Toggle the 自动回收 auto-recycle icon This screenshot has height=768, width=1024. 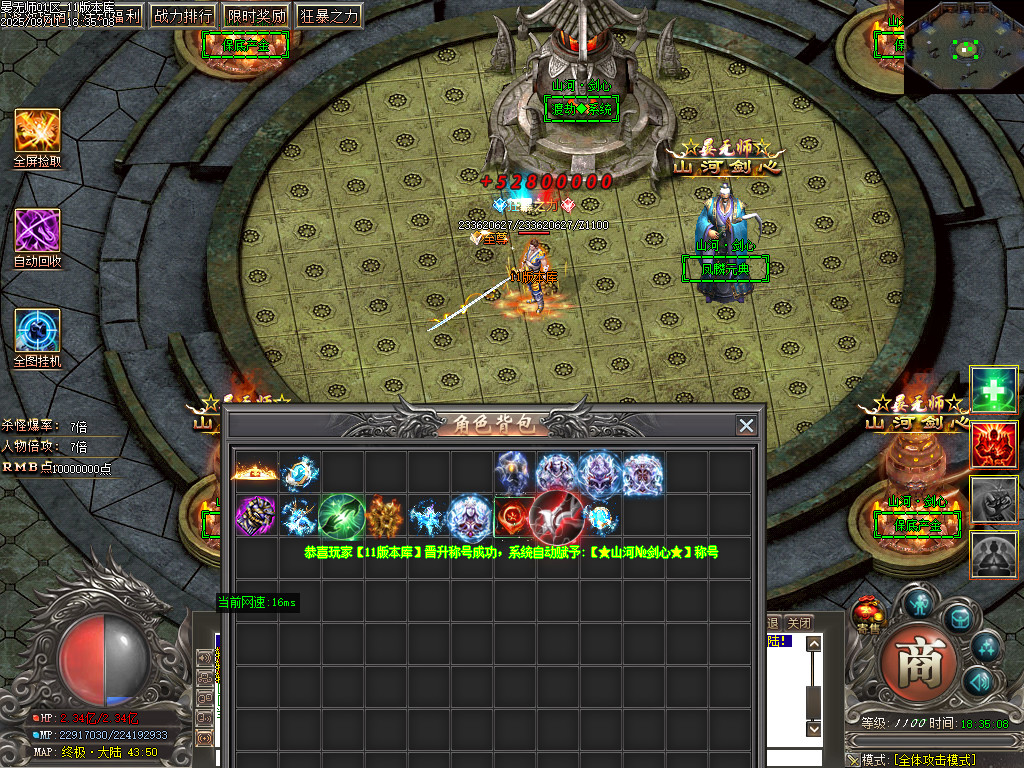point(37,231)
